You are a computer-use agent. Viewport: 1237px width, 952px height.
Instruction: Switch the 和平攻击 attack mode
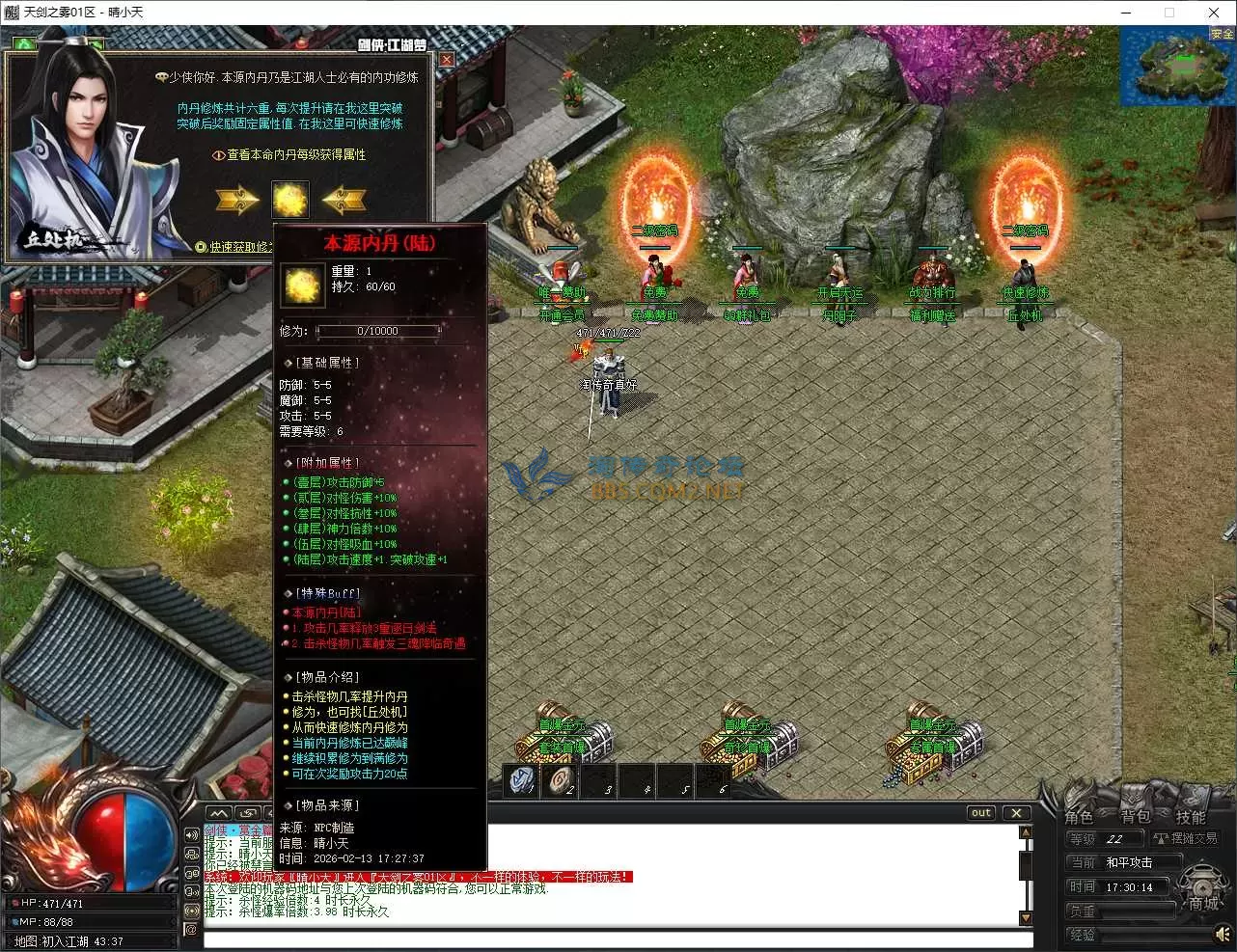coord(1129,862)
